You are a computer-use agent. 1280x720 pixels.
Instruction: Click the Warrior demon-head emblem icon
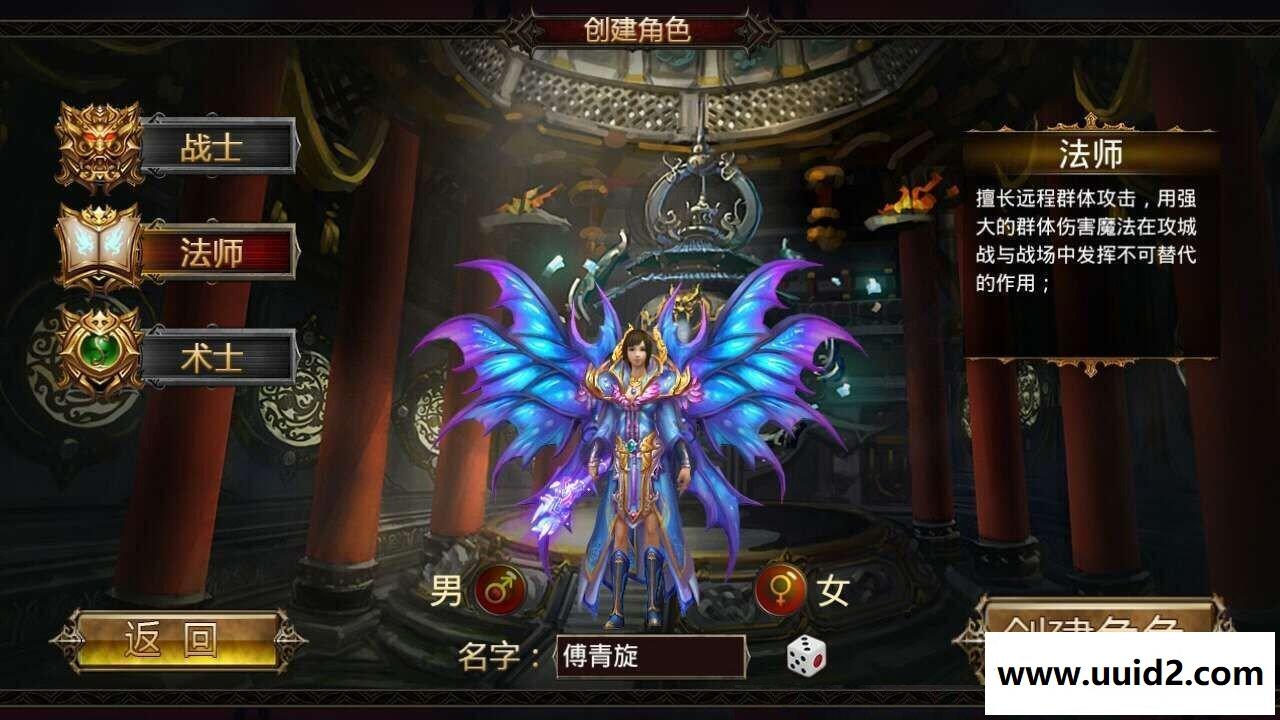pyautogui.click(x=97, y=145)
